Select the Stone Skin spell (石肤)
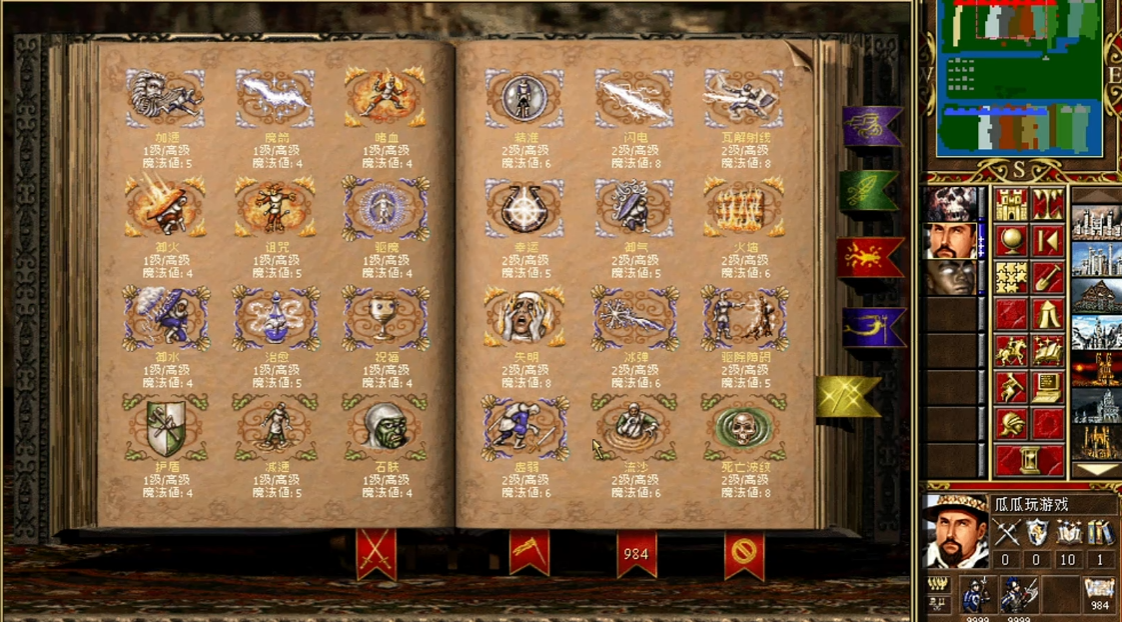Image resolution: width=1122 pixels, height=622 pixels. [385, 428]
